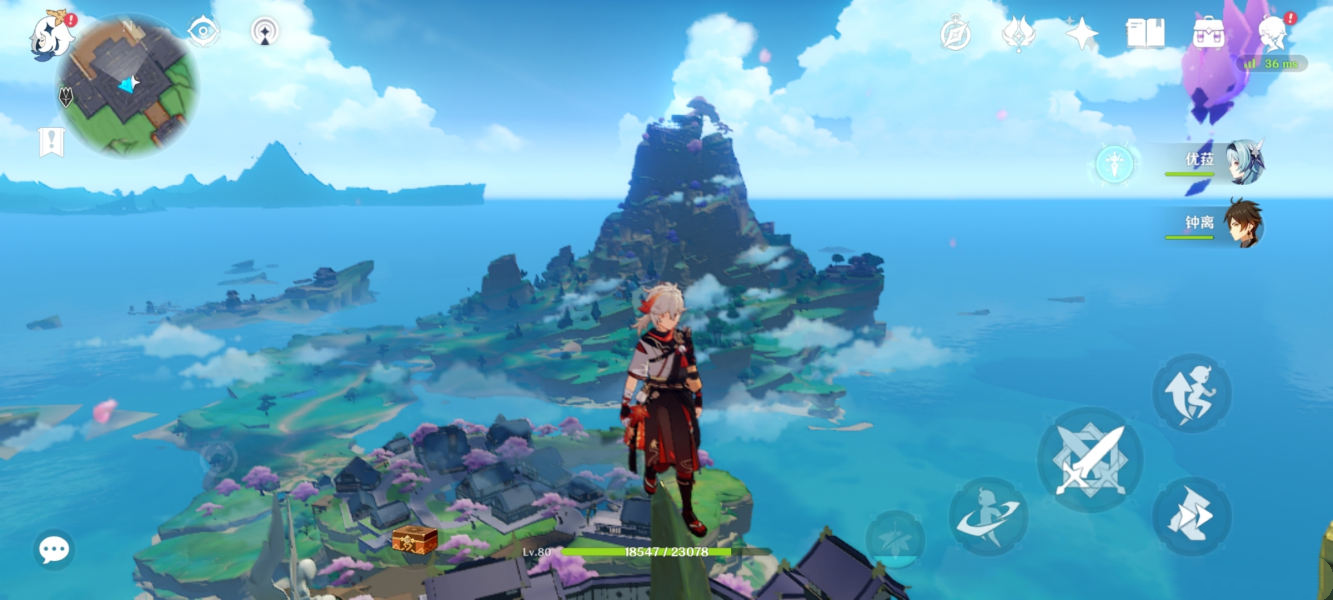The height and width of the screenshot is (600, 1333).
Task: Use Kazuha's whirlwind elemental skill
Action: point(988,516)
